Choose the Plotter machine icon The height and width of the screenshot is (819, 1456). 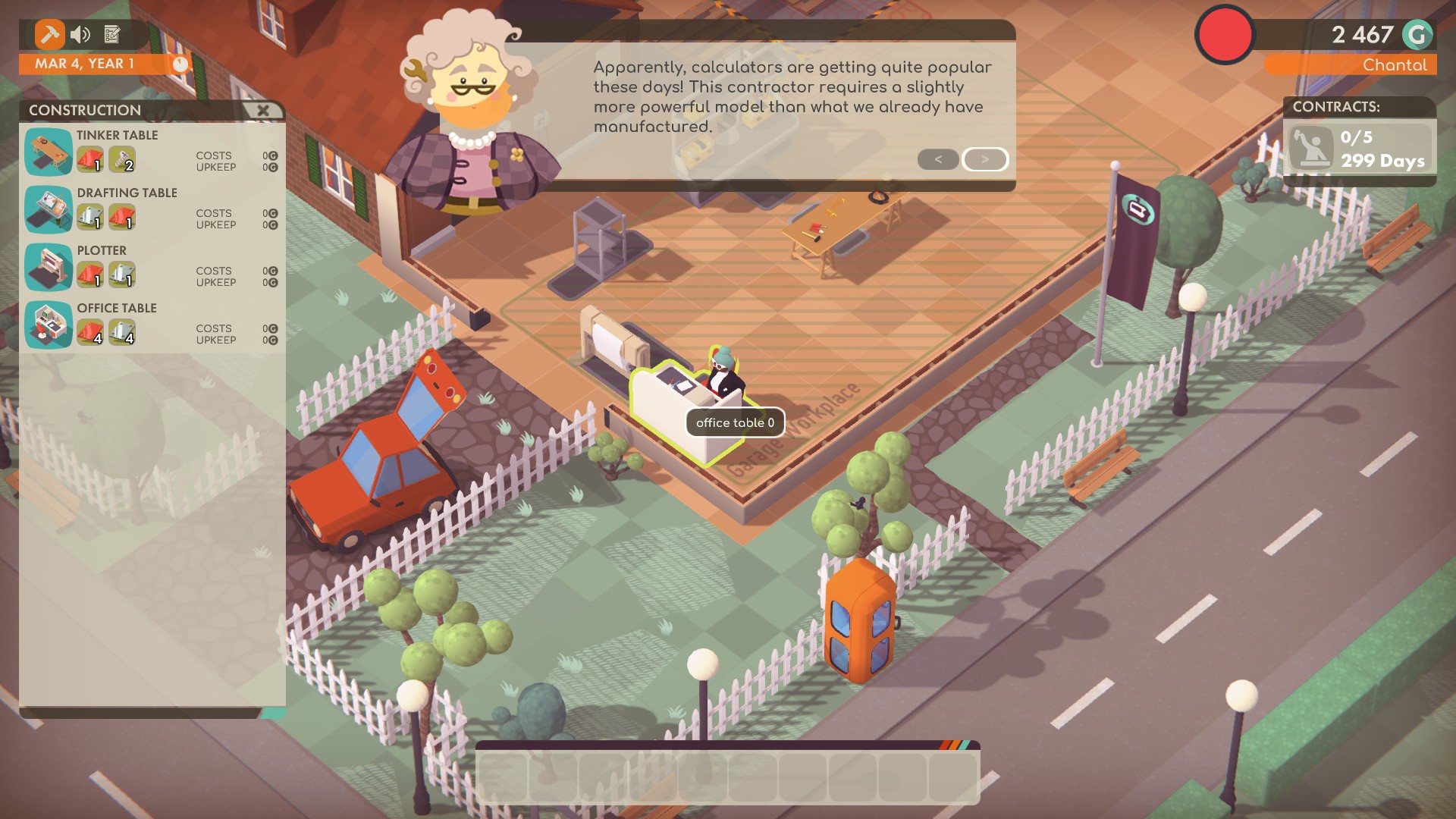[48, 266]
